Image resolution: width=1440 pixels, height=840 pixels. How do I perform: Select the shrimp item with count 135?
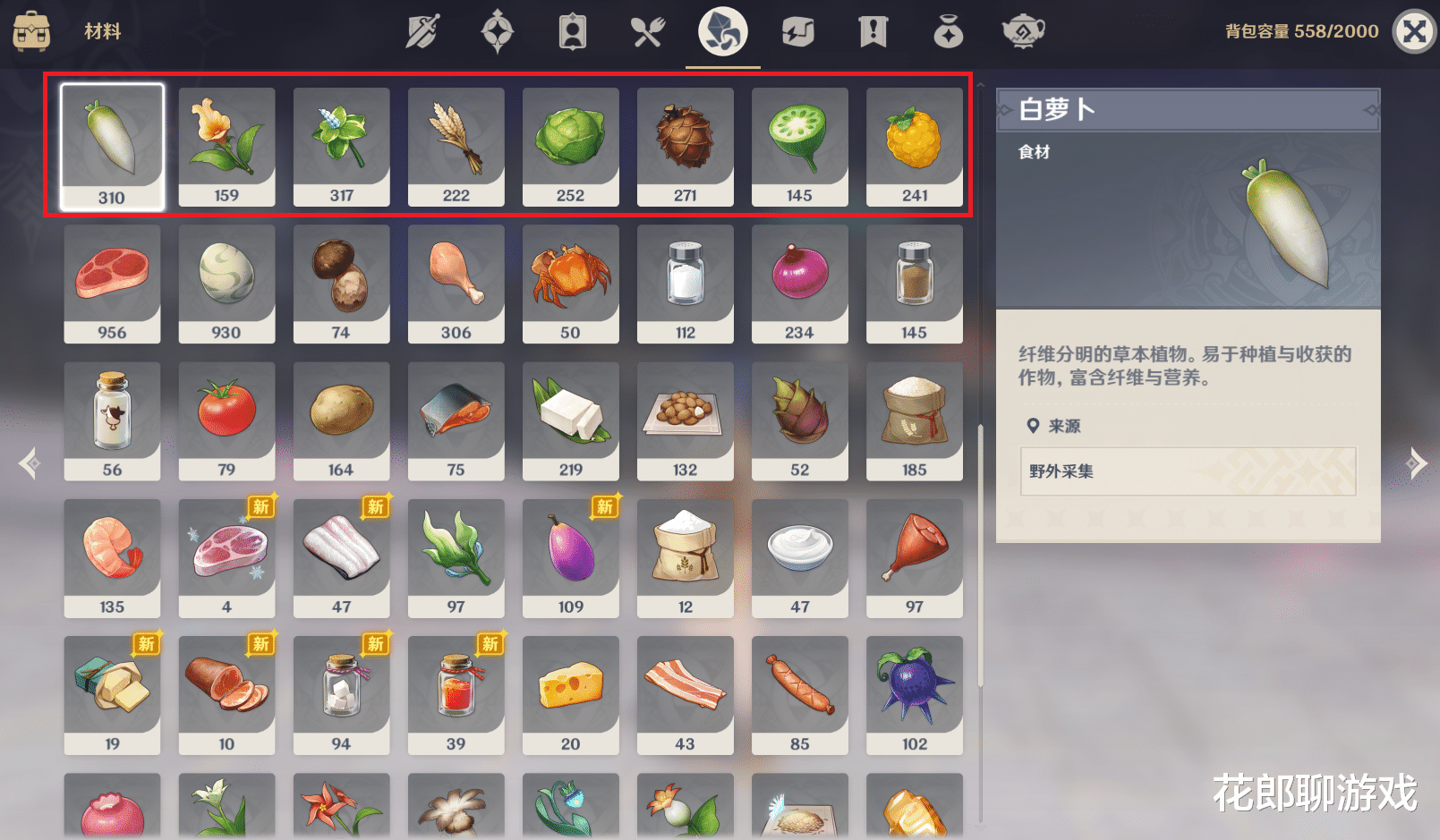[x=112, y=558]
